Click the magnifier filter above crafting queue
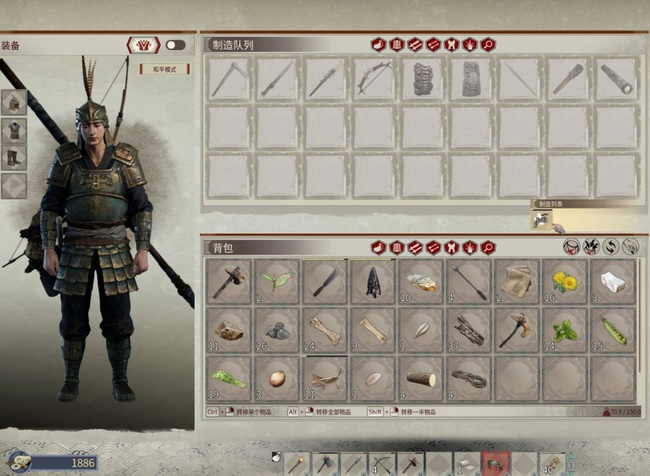This screenshot has width=650, height=476. click(488, 44)
